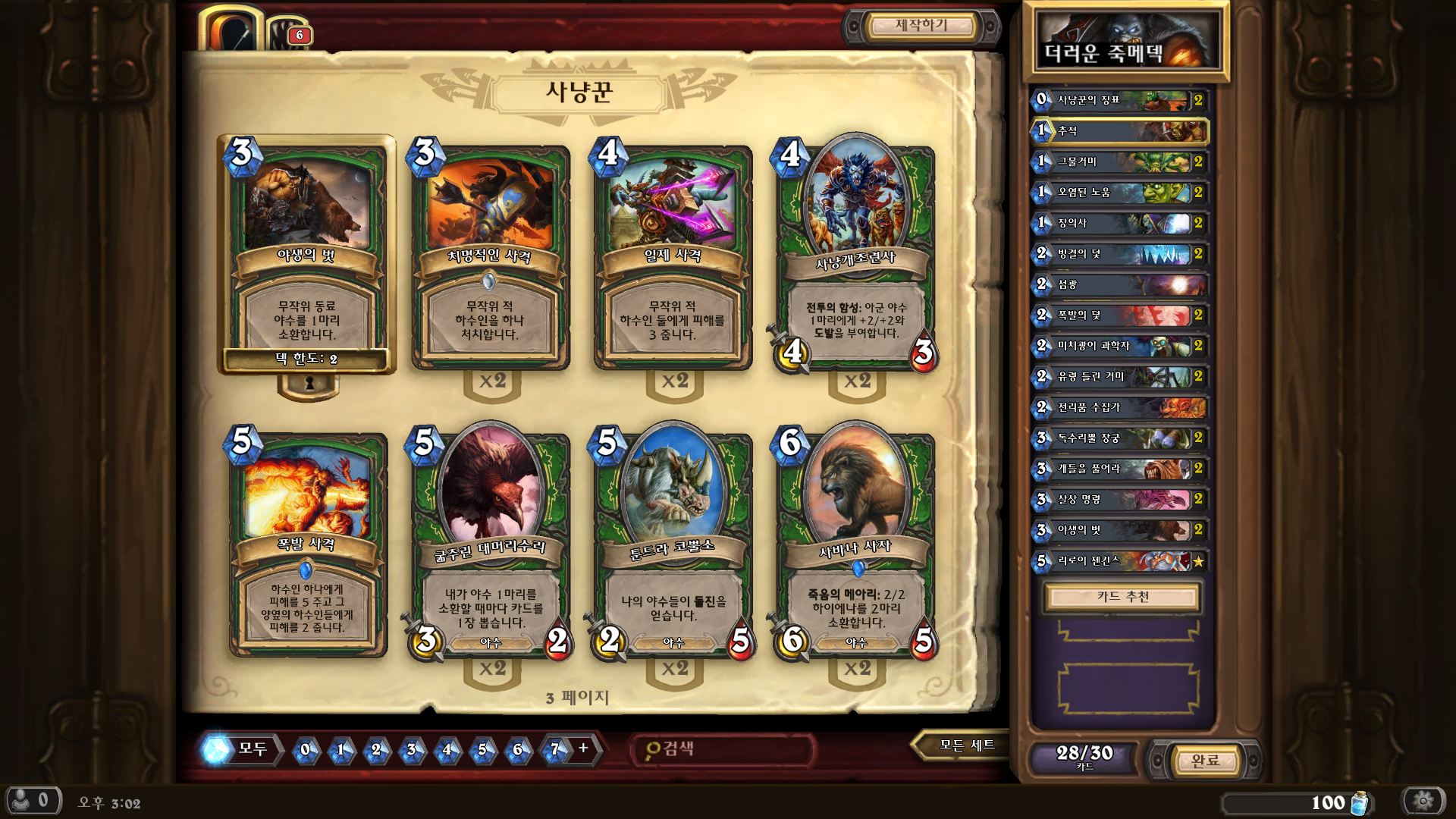Image resolution: width=1456 pixels, height=819 pixels.
Task: Select the 야생의 벗 card
Action: tap(307, 254)
